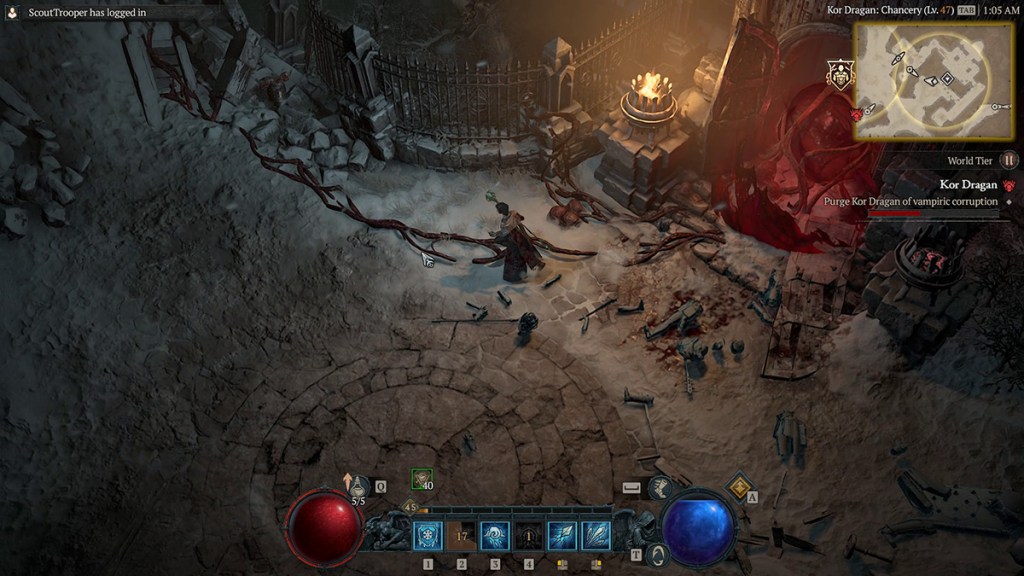Click the shield emblem beside the minimap
This screenshot has width=1024, height=576.
(838, 74)
